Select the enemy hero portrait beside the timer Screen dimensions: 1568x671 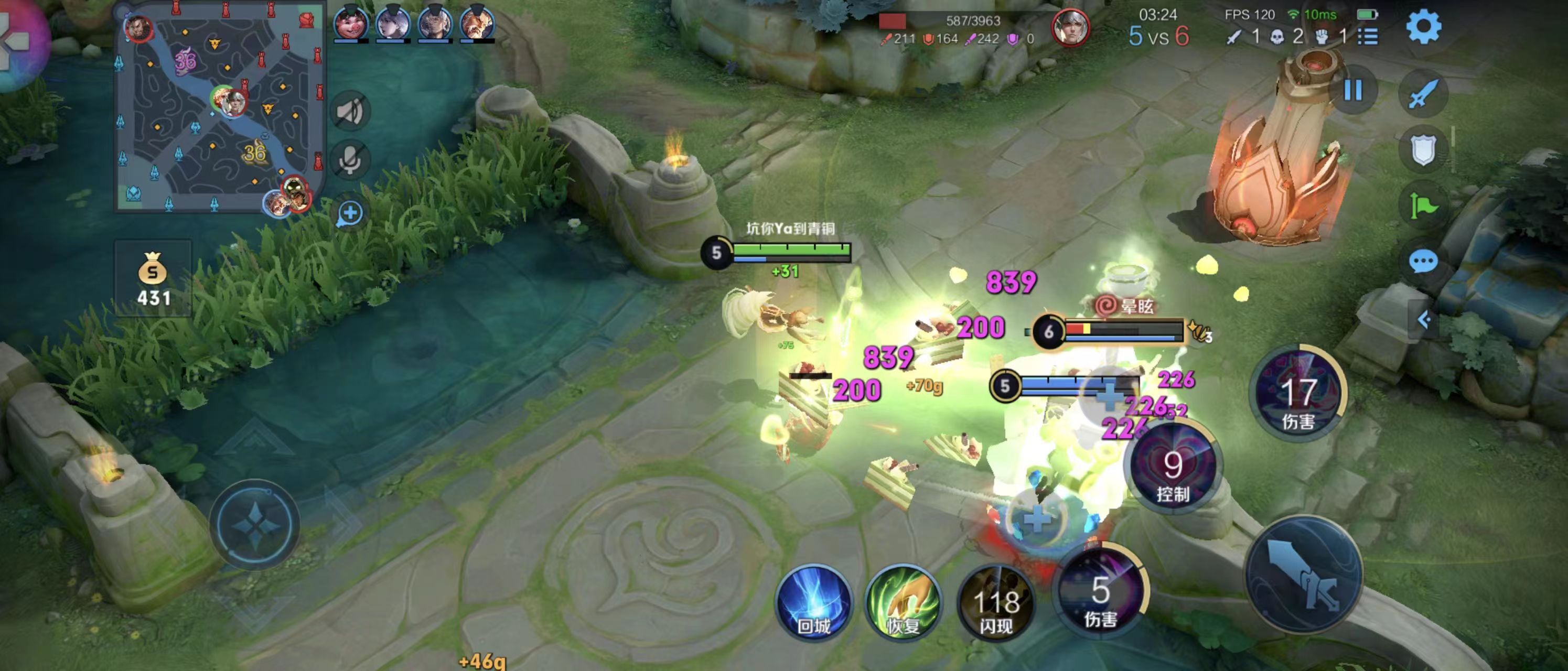1070,27
